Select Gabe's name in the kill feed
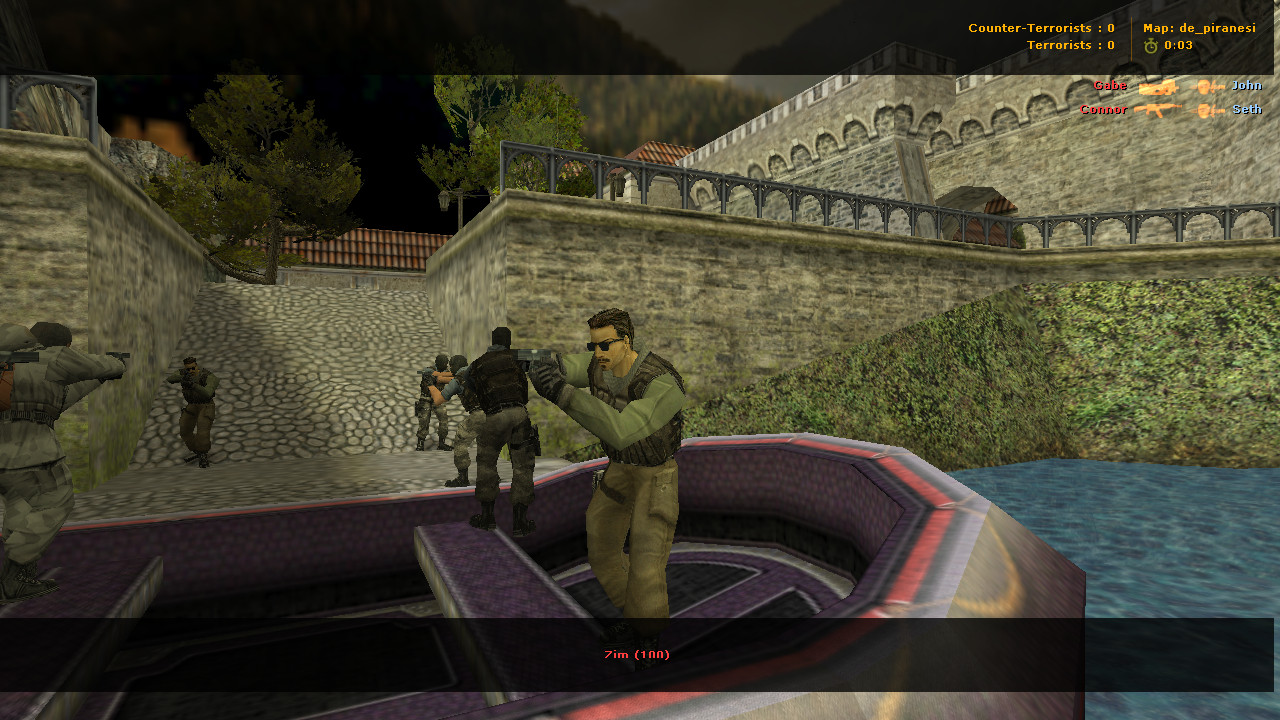This screenshot has width=1280, height=720. tap(1110, 86)
